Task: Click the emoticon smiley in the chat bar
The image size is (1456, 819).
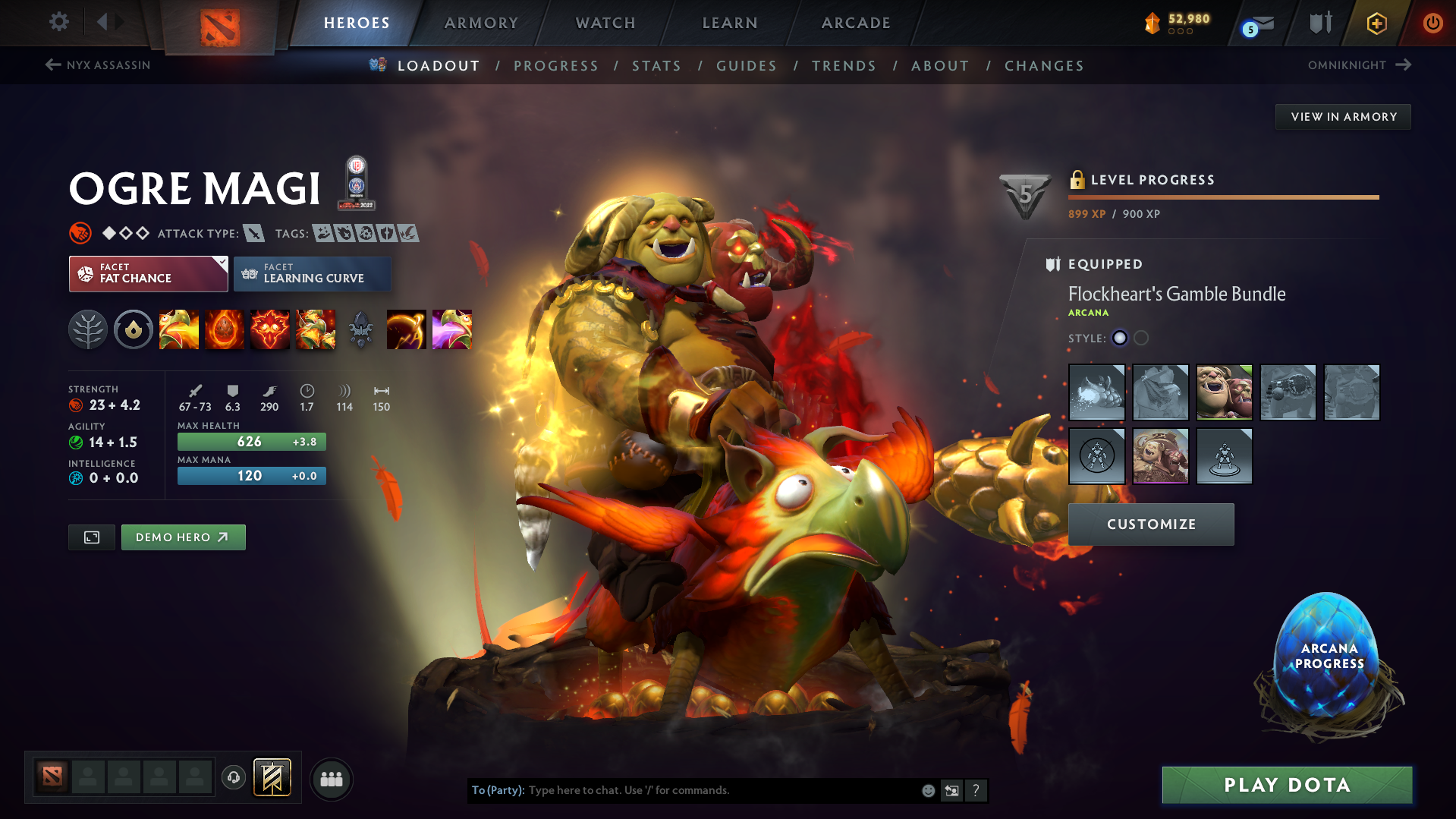Action: click(927, 790)
